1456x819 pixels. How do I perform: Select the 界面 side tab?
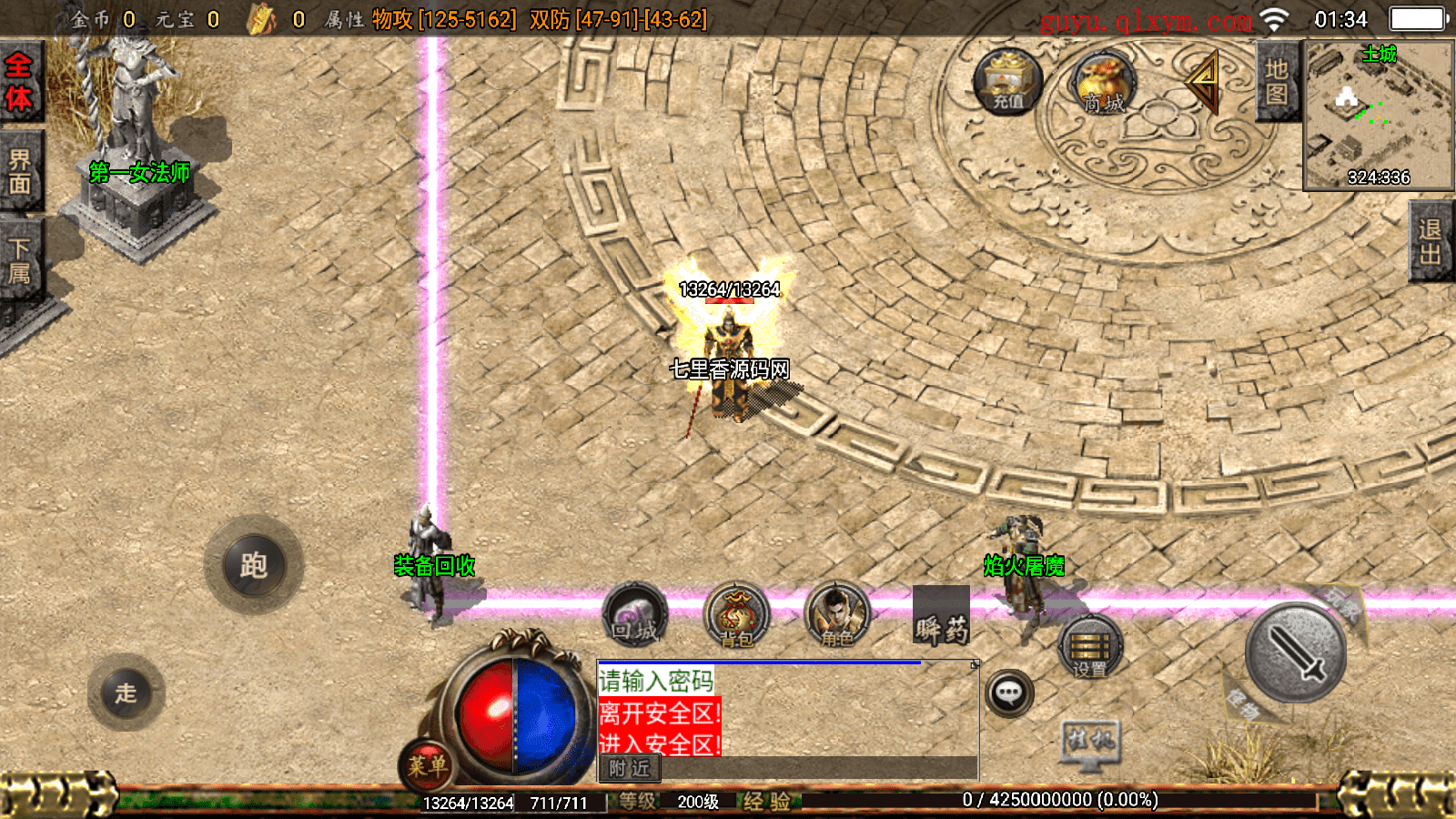click(19, 172)
